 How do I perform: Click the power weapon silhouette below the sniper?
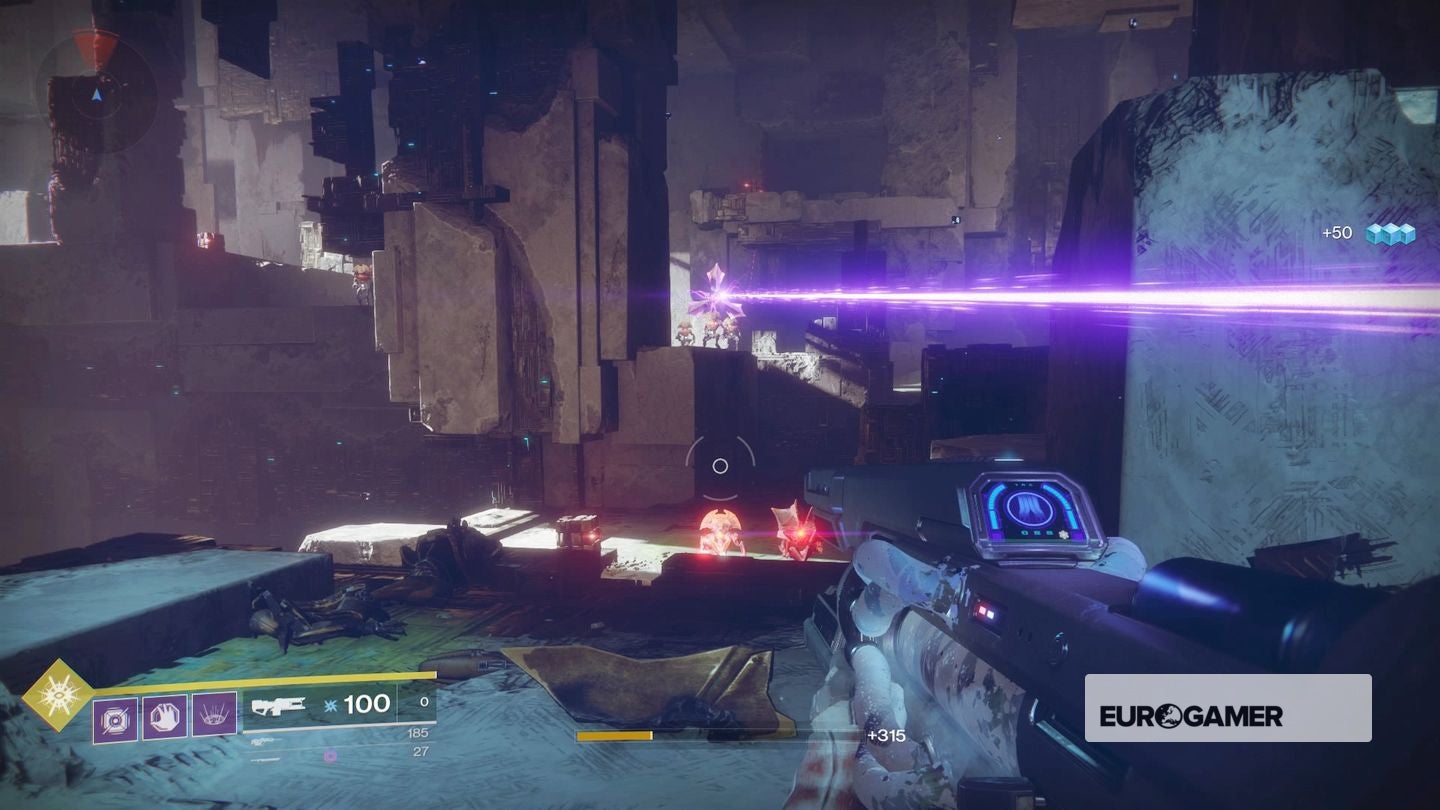266,761
